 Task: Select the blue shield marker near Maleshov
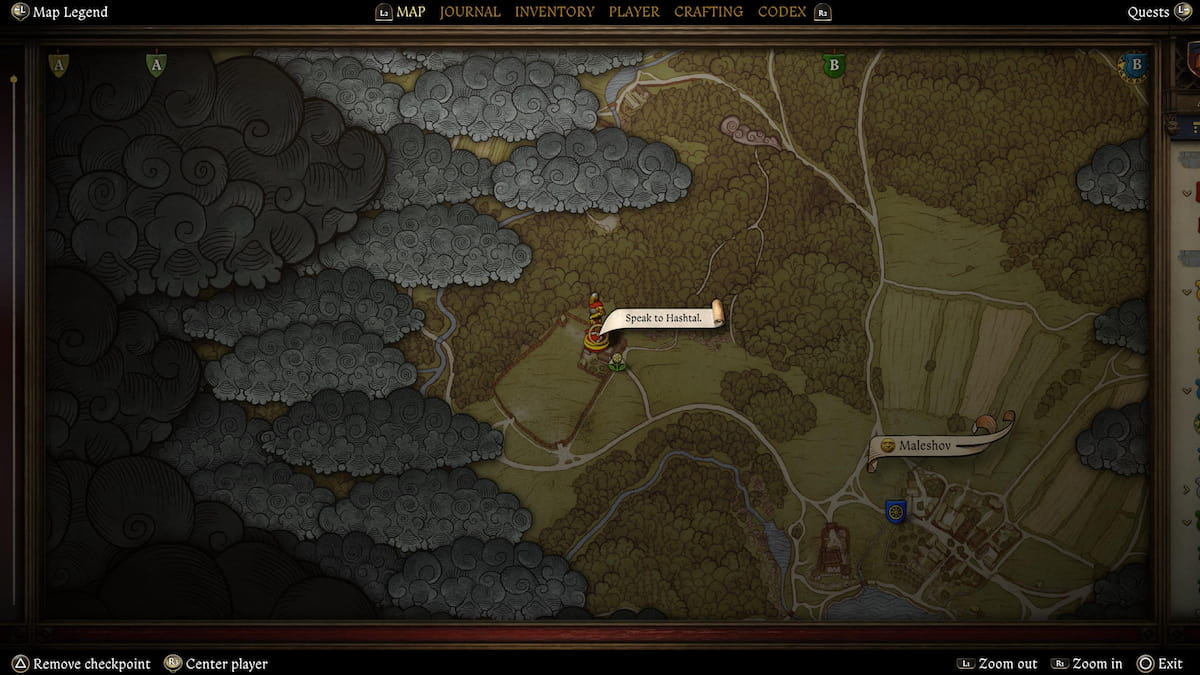click(895, 512)
